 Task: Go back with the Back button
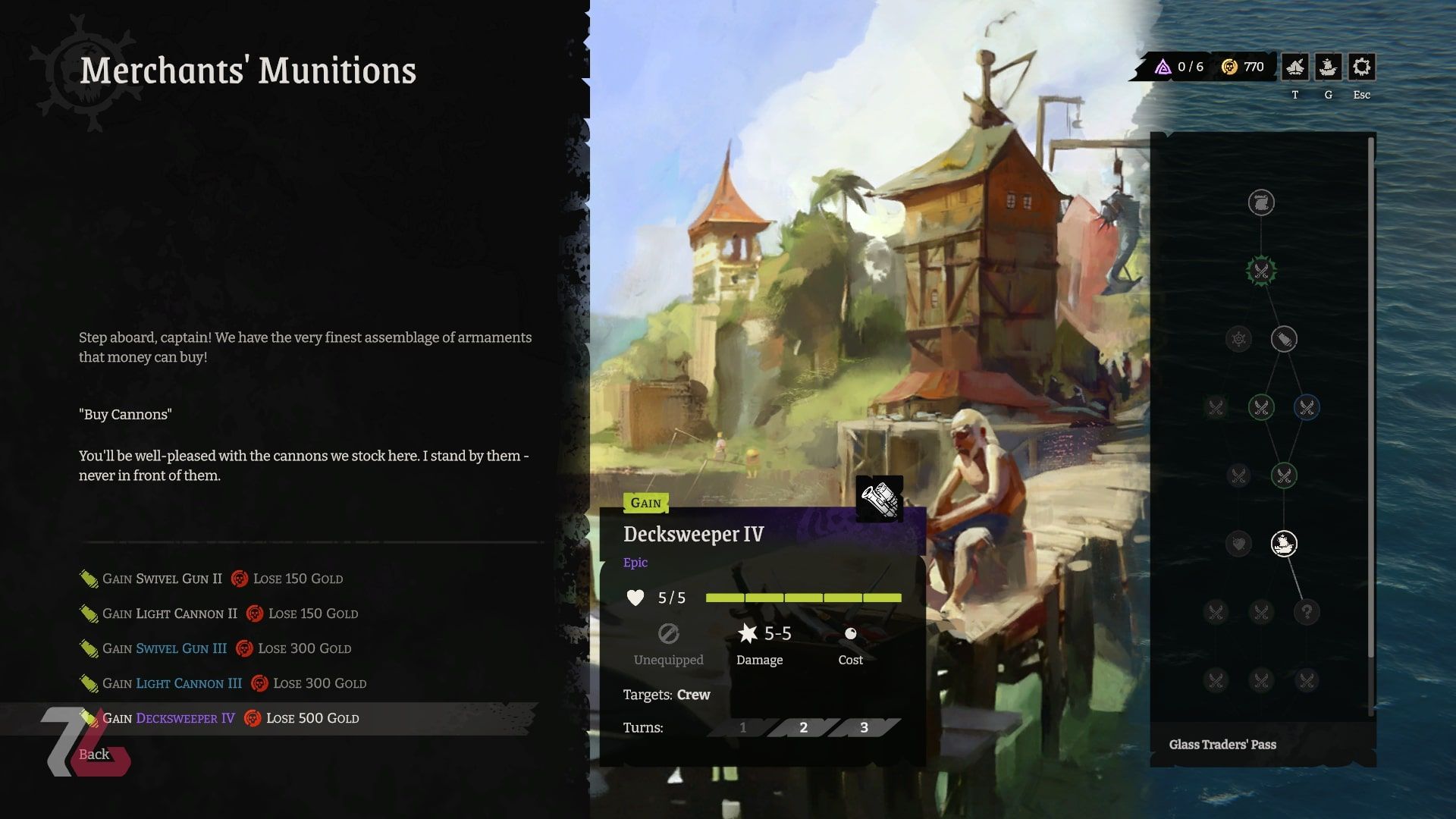click(94, 755)
